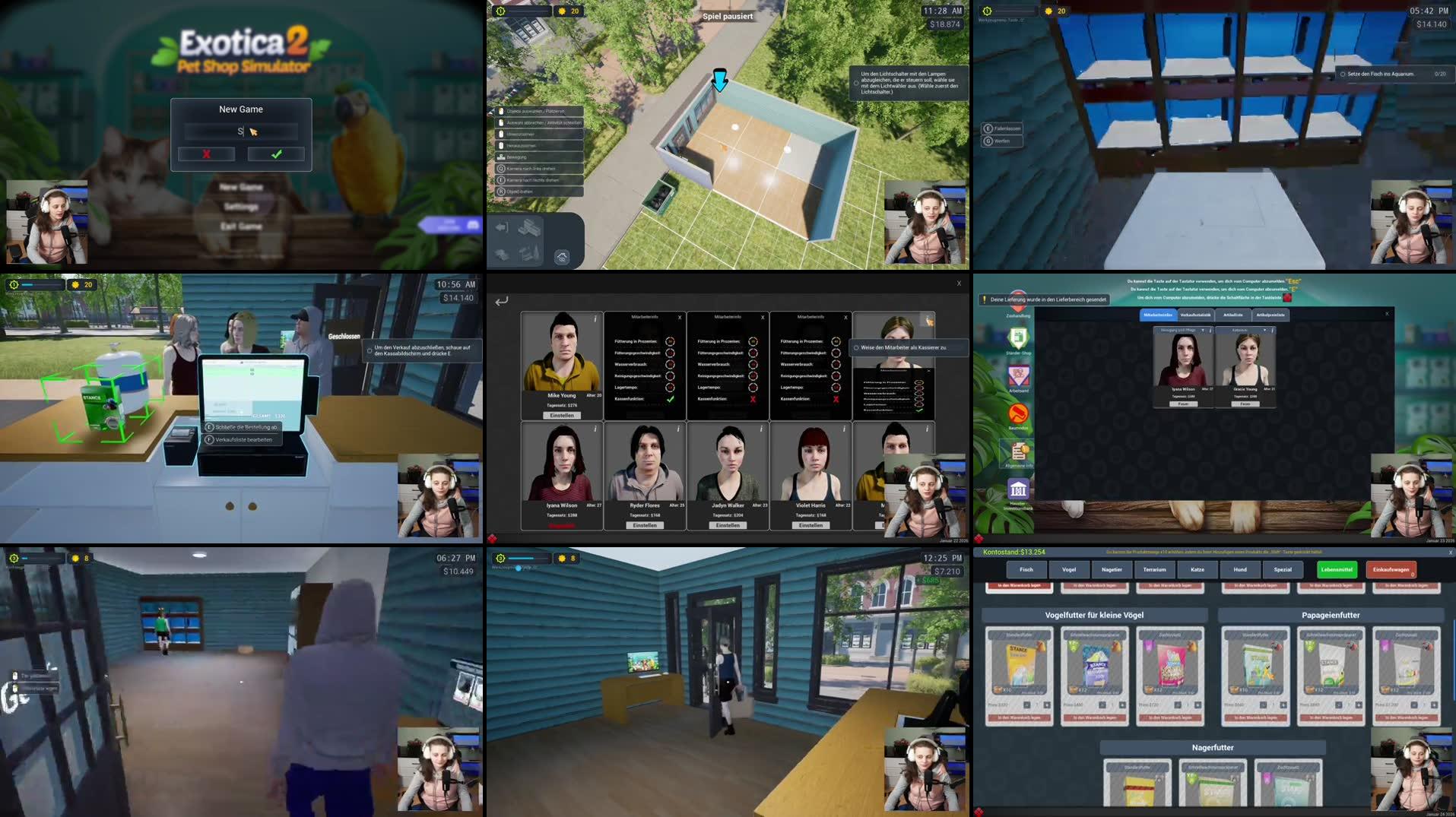Toggle the roof visibility icon in build mode
The width and height of the screenshot is (1456, 817).
[563, 258]
